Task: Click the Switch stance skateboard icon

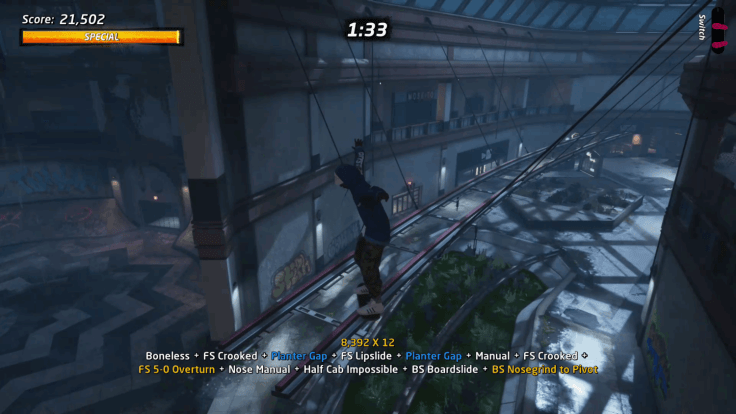Action: coord(717,31)
